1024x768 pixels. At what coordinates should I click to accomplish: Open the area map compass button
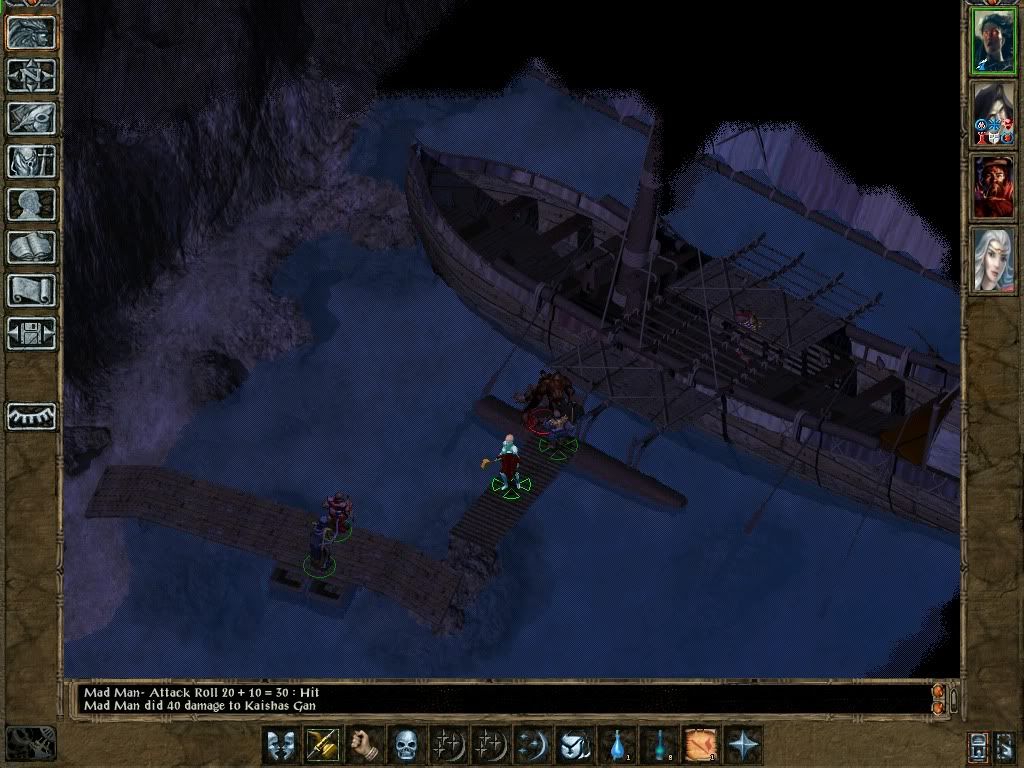[x=31, y=75]
